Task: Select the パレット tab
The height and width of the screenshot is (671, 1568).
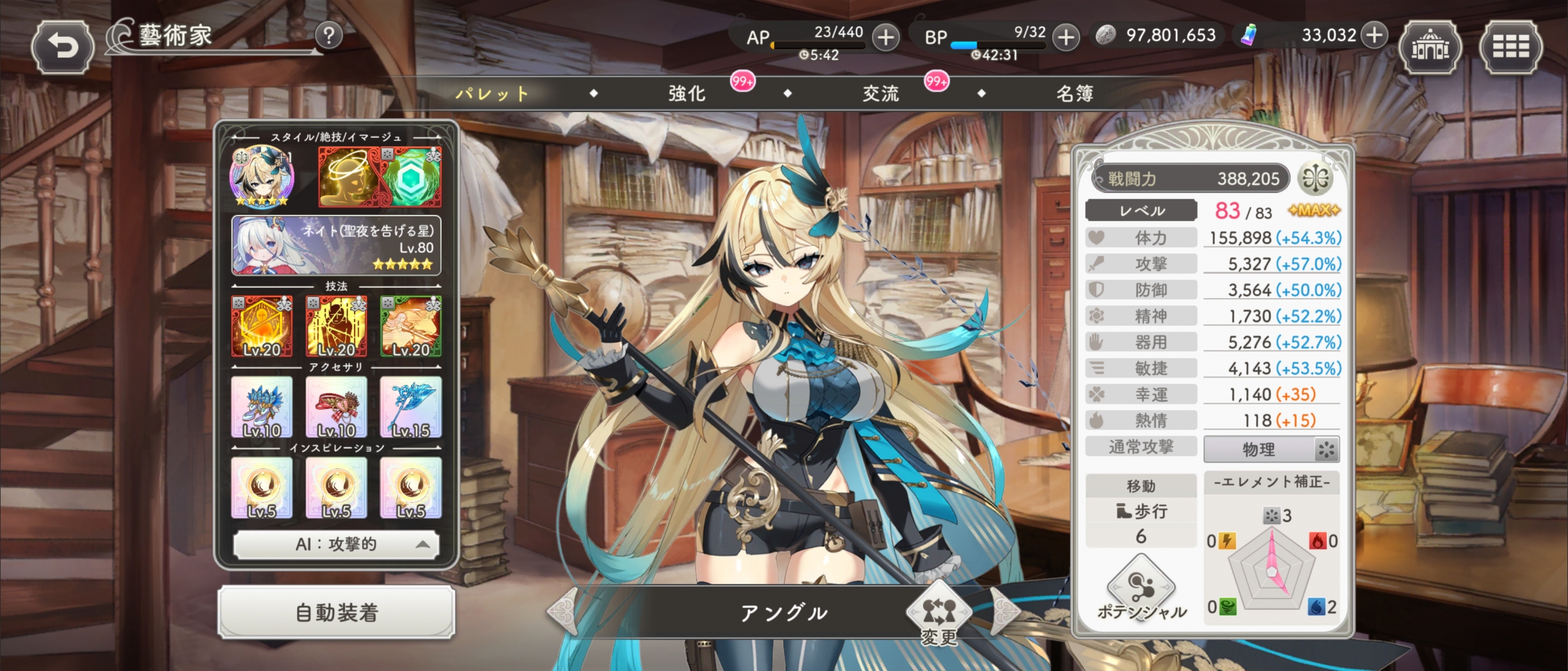Action: [x=493, y=94]
